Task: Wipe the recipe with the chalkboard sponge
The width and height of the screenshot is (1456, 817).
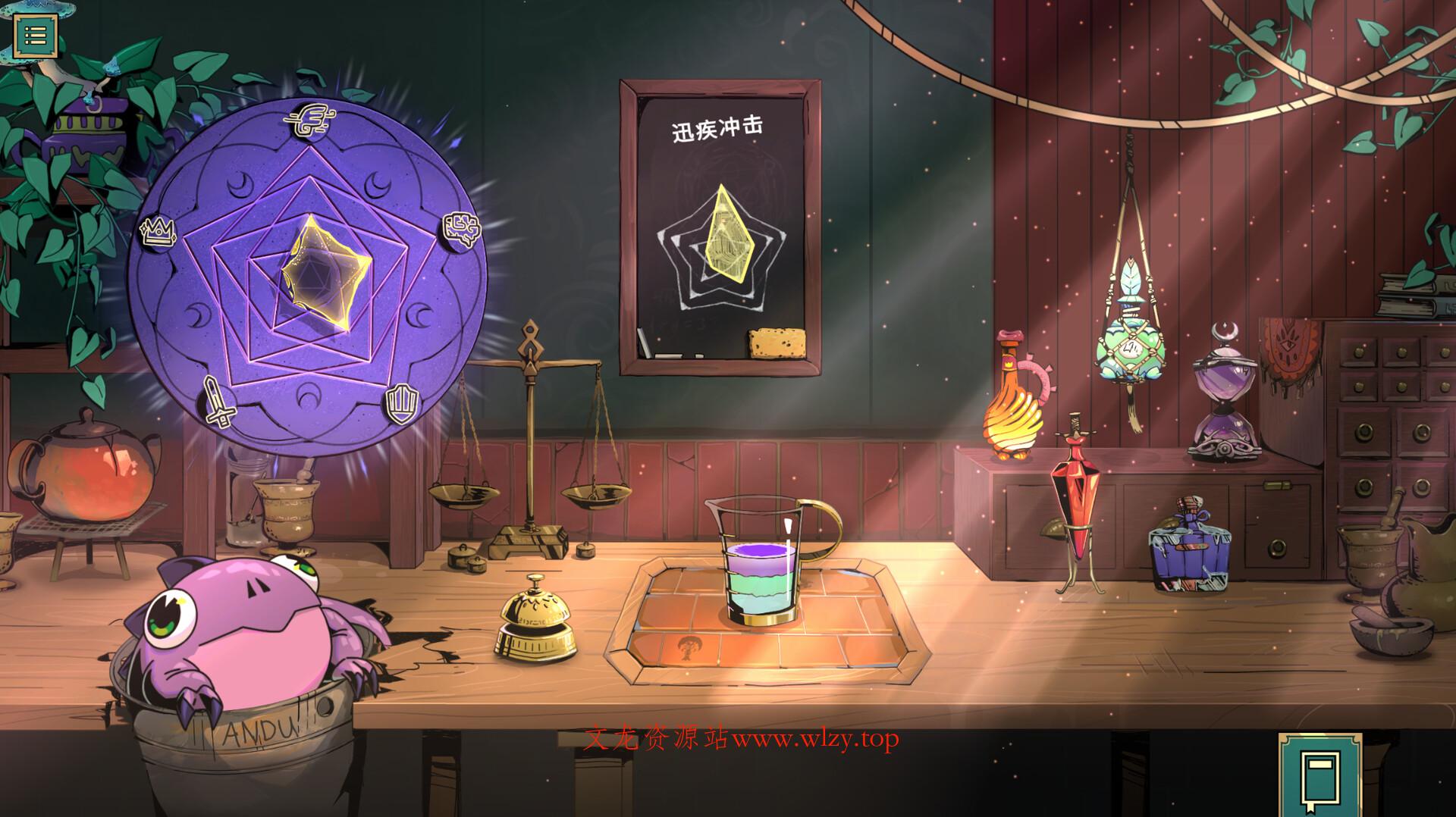Action: click(x=774, y=342)
